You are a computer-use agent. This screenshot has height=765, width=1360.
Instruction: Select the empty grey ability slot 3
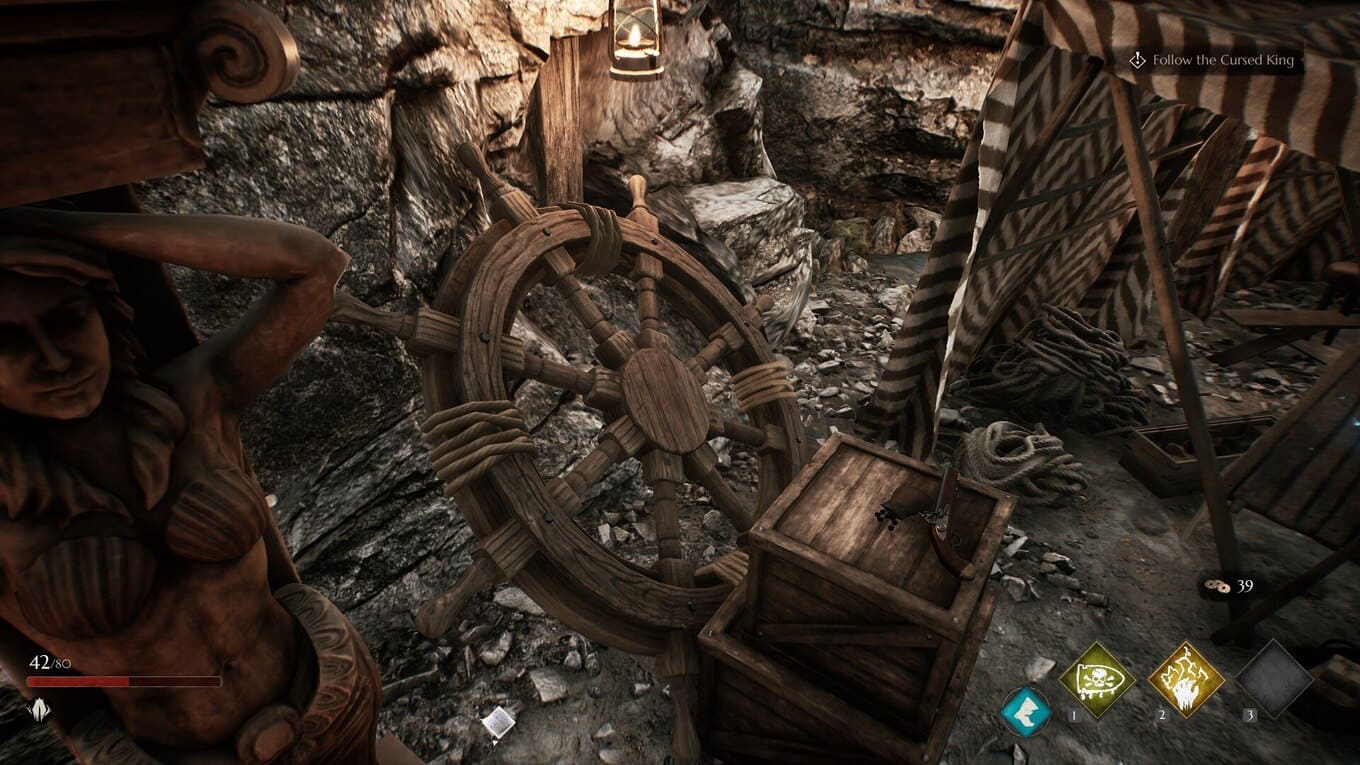click(1273, 680)
